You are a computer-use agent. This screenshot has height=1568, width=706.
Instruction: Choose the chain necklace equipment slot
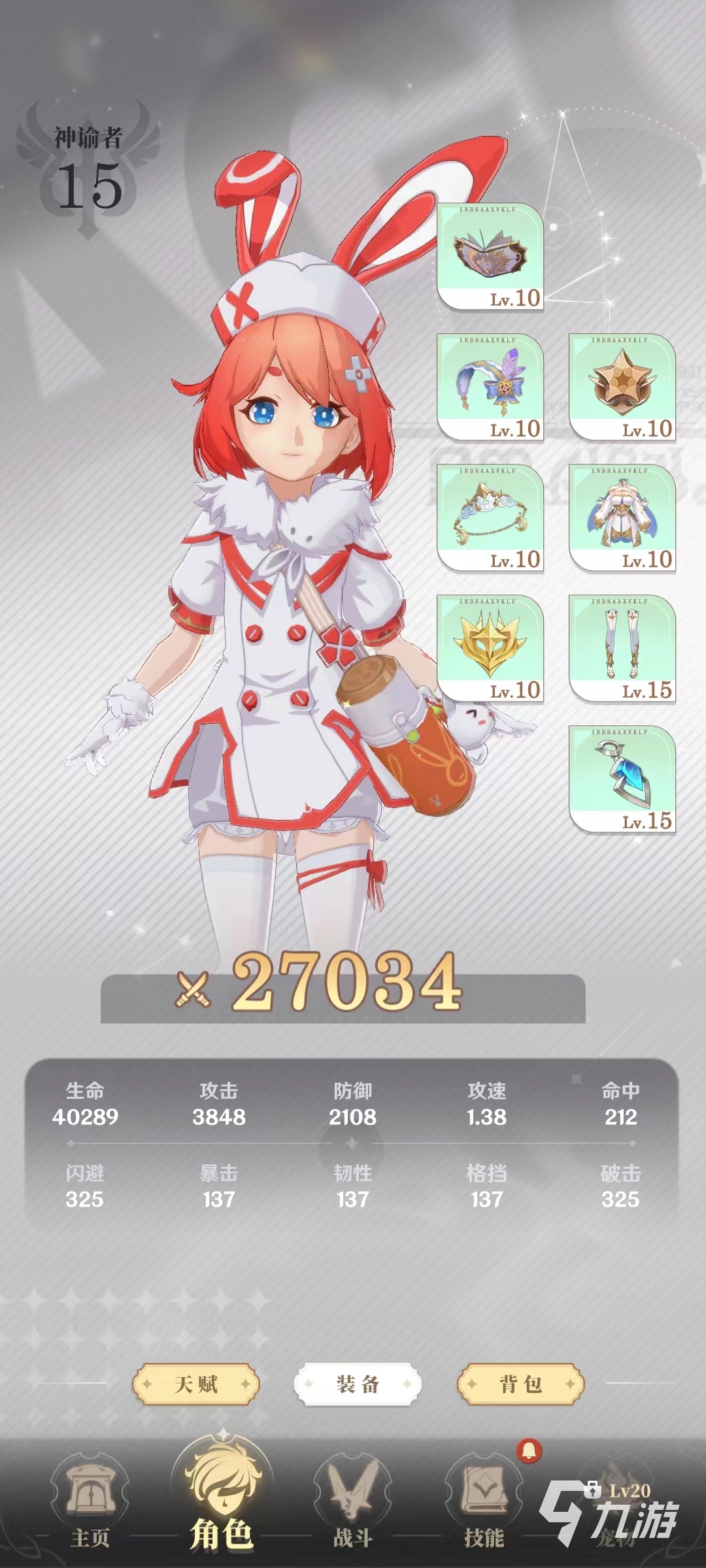pyautogui.click(x=490, y=518)
